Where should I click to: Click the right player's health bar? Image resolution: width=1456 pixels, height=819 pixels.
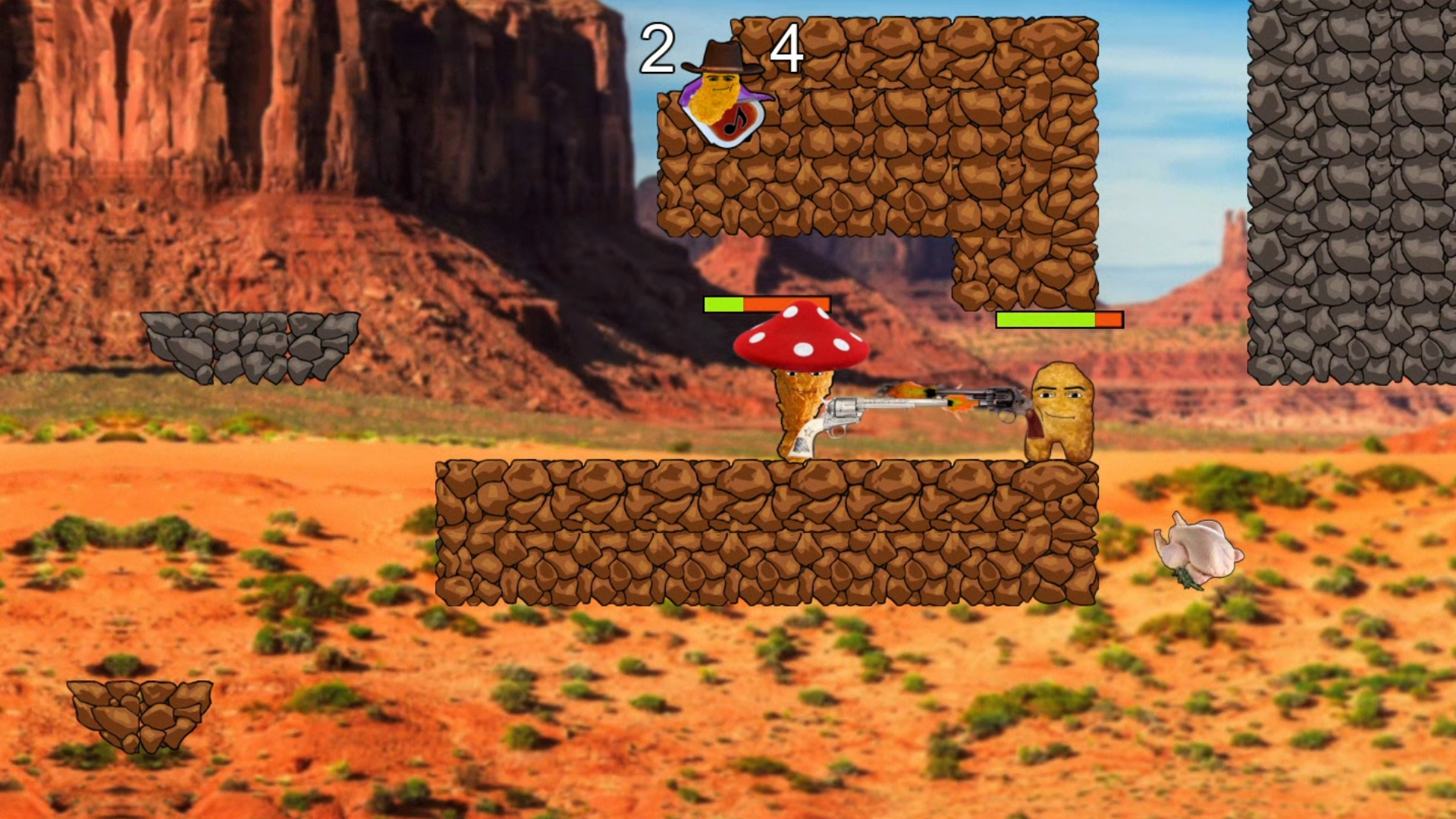point(1059,318)
